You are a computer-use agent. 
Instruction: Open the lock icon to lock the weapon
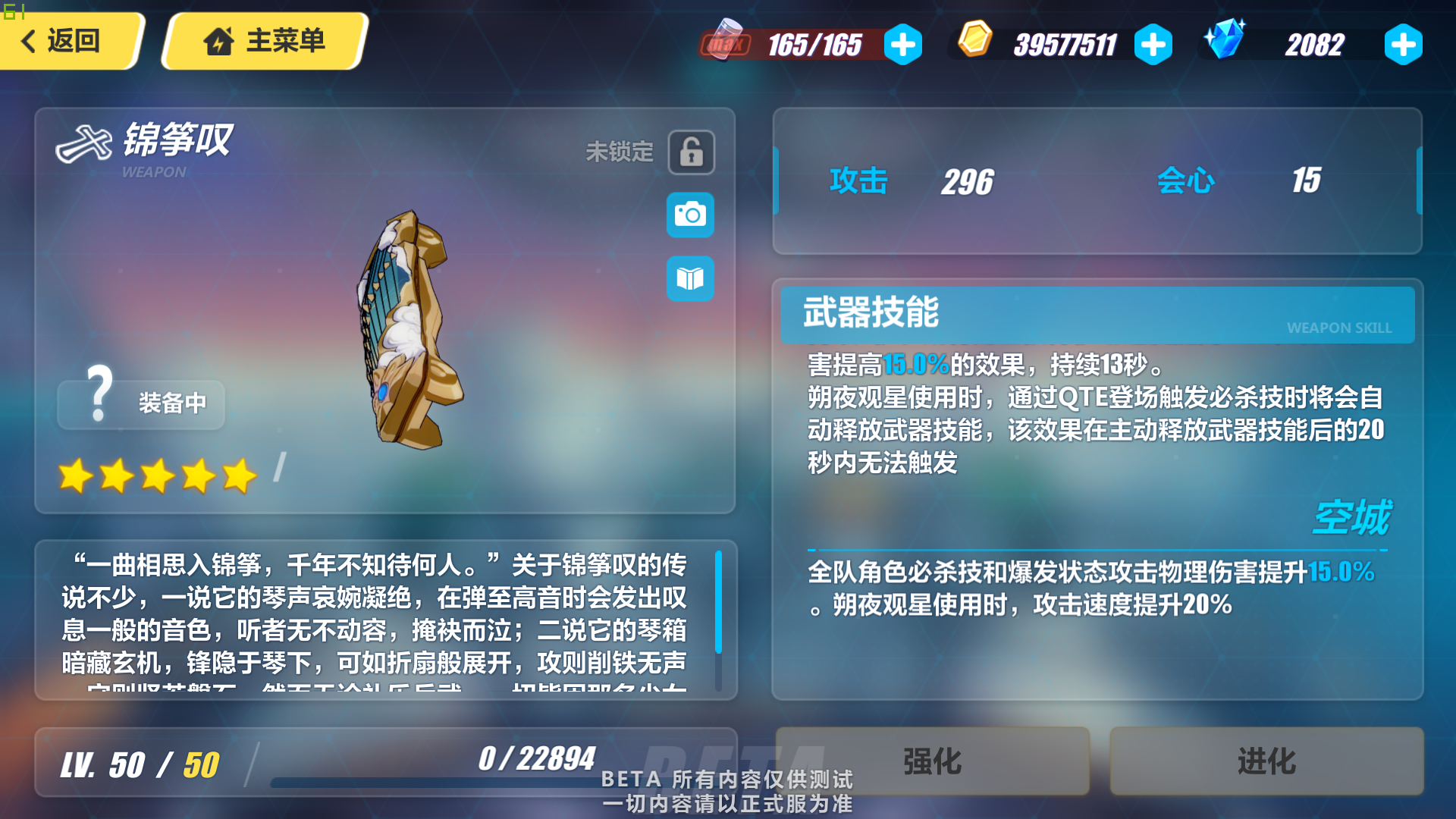(x=690, y=152)
